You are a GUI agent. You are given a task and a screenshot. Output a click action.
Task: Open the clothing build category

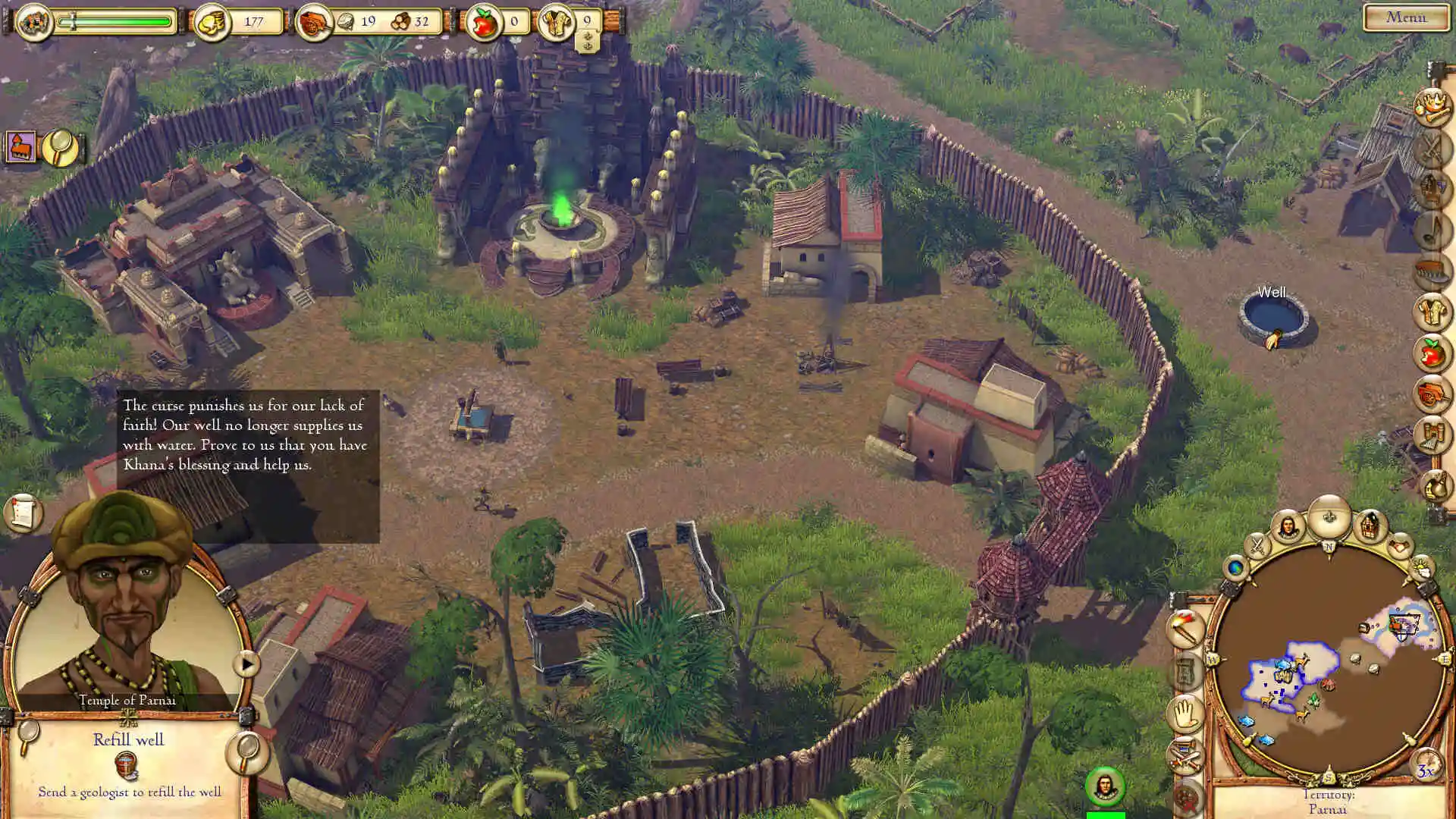(x=1432, y=312)
